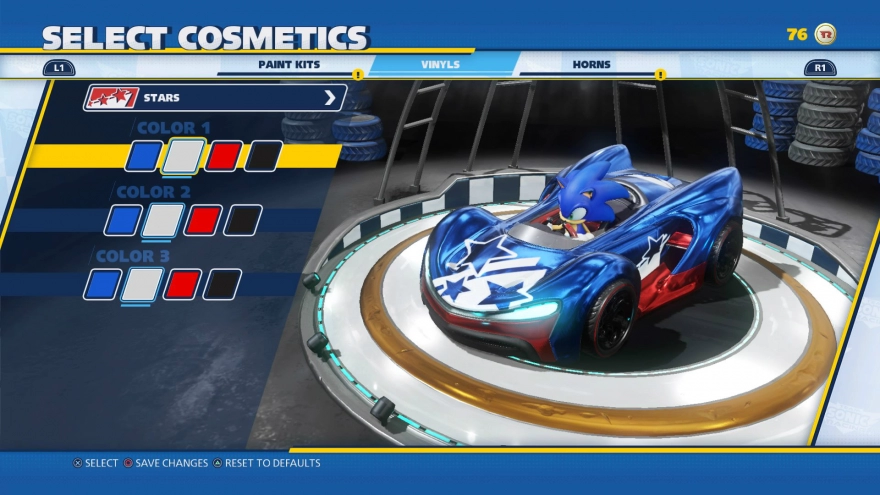The width and height of the screenshot is (880, 495).
Task: Set Color 1 to red
Action: coord(223,156)
